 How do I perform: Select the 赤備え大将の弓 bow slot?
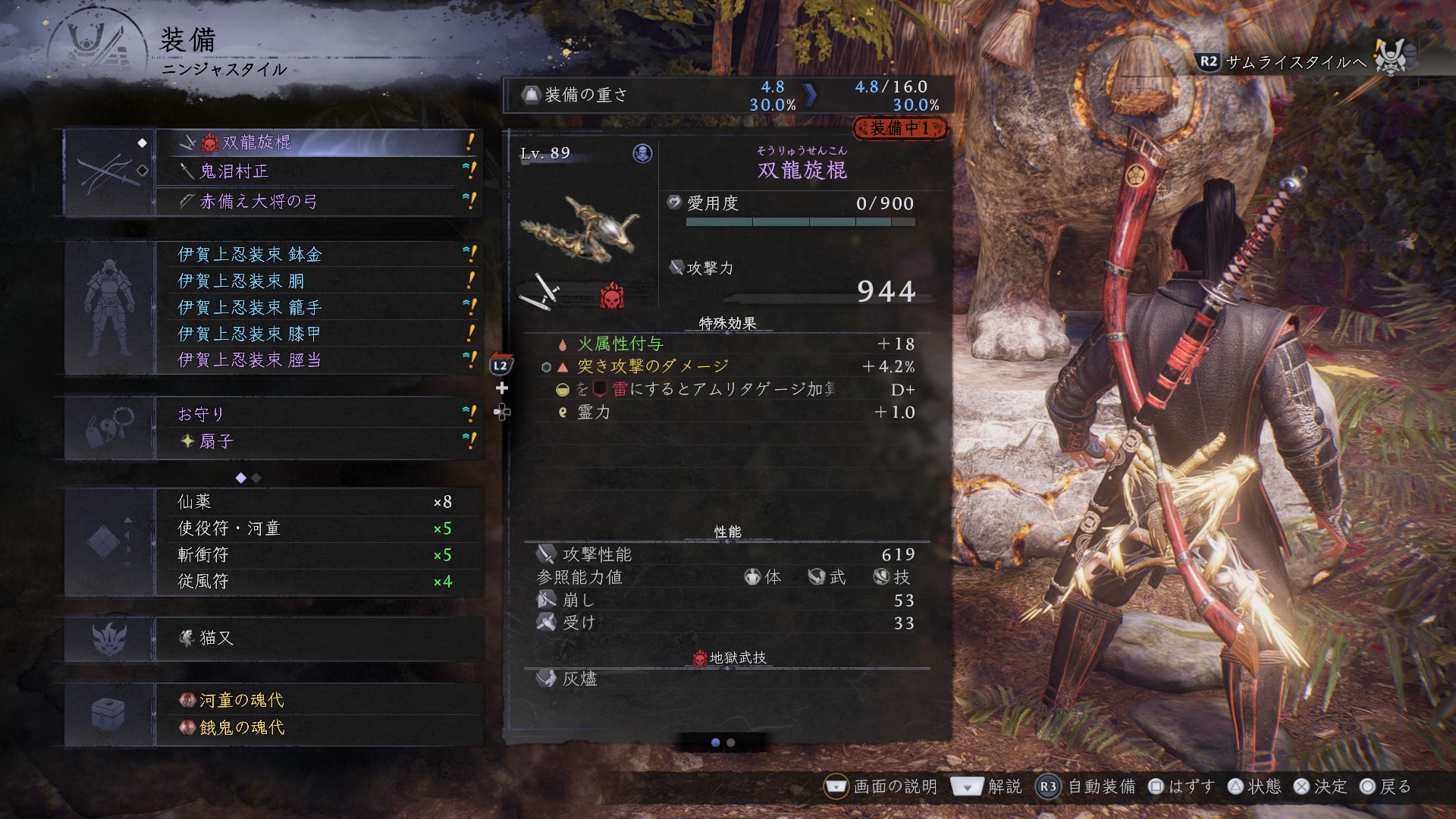tap(318, 201)
